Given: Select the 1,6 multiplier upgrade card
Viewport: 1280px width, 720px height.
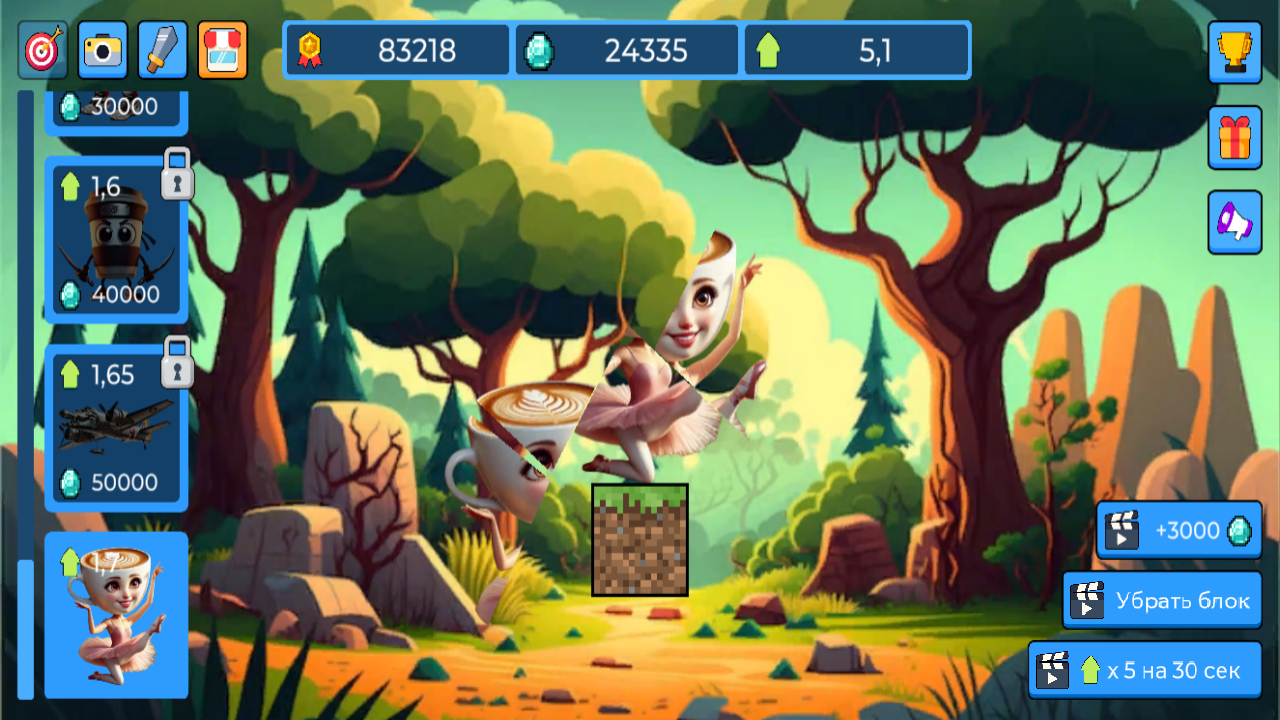Looking at the screenshot, I should pyautogui.click(x=115, y=237).
